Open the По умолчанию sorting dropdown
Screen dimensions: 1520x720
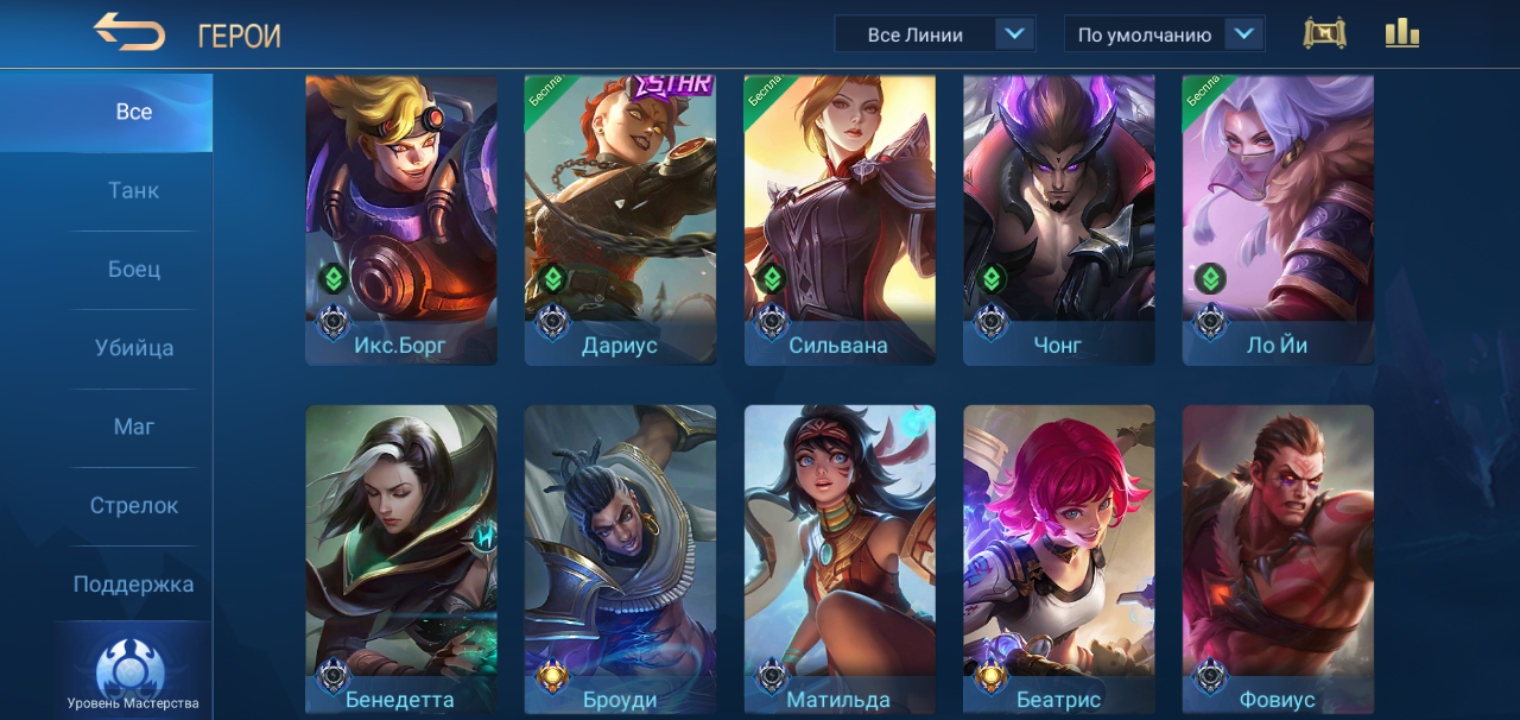1163,33
